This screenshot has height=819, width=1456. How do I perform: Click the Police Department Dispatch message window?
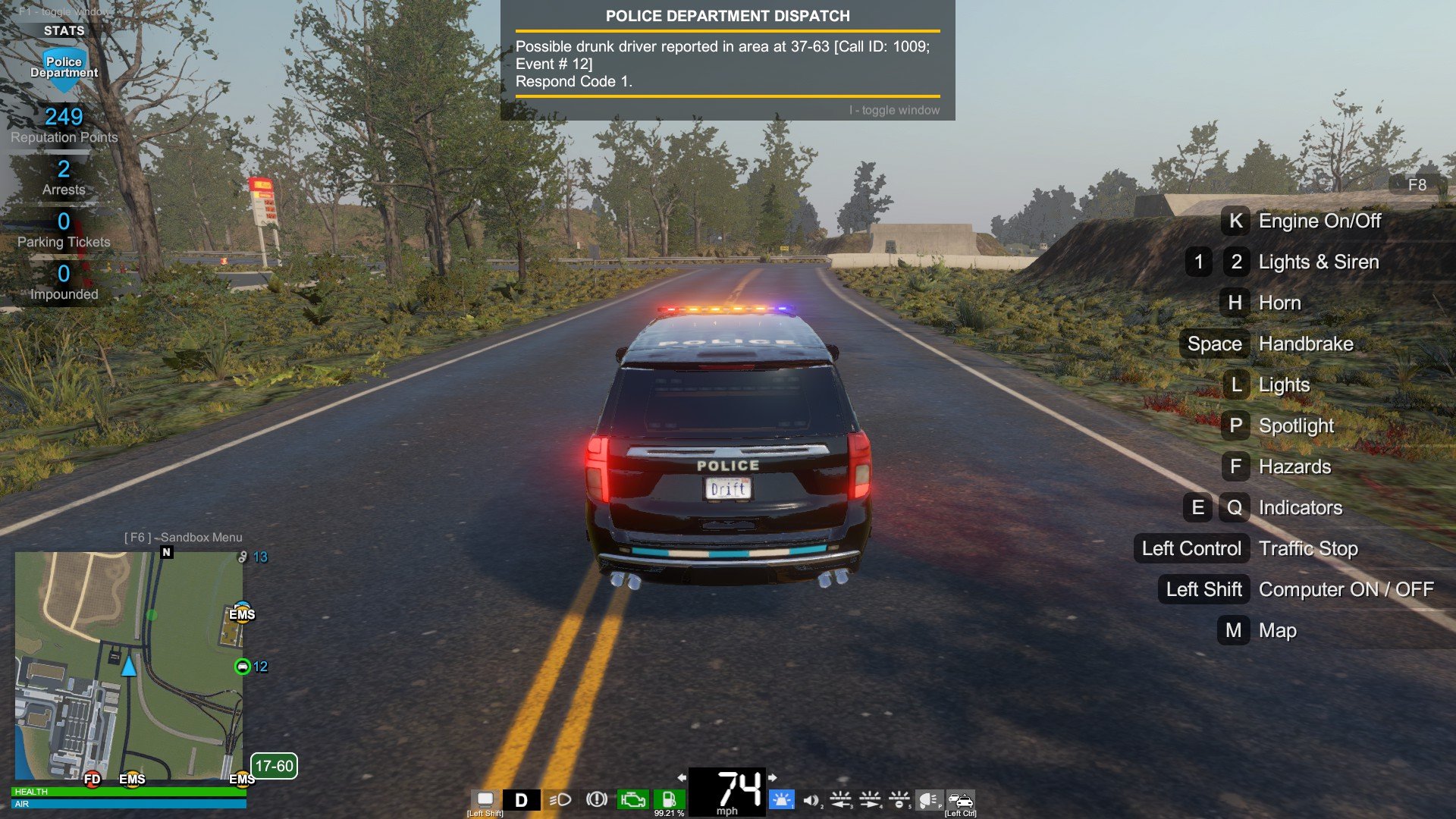727,61
